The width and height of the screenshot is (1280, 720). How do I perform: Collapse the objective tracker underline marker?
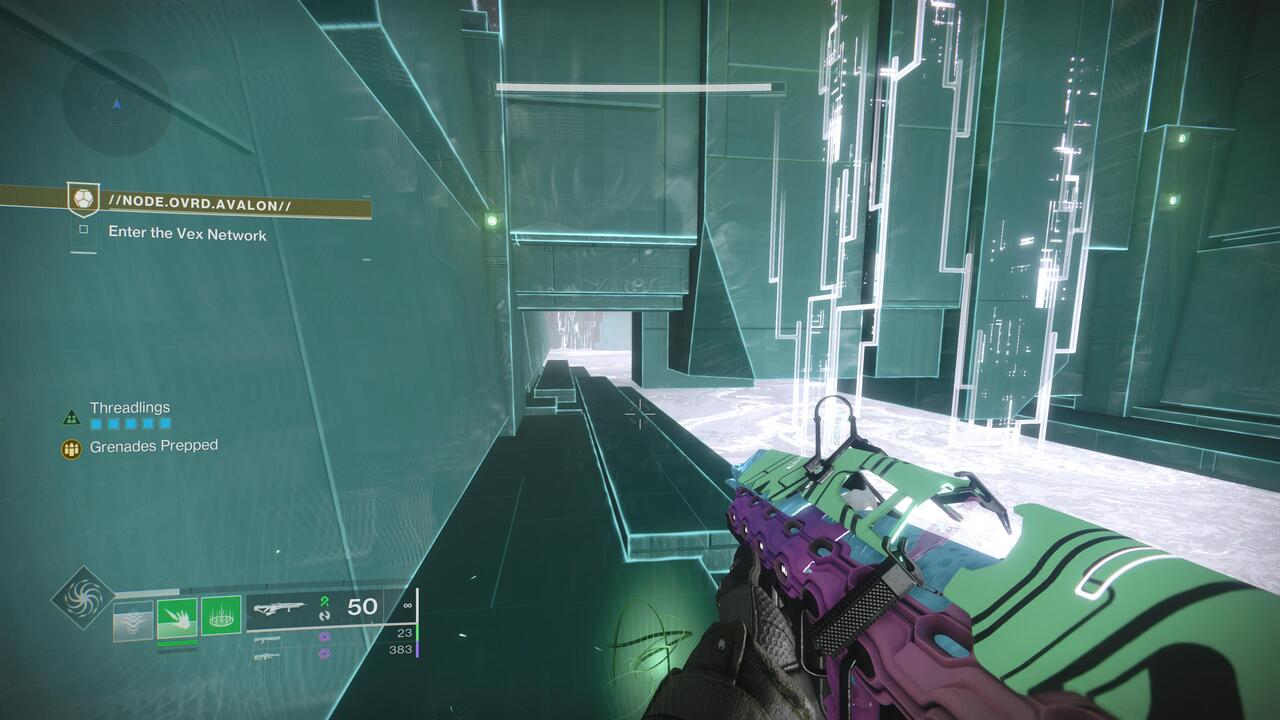pos(83,252)
